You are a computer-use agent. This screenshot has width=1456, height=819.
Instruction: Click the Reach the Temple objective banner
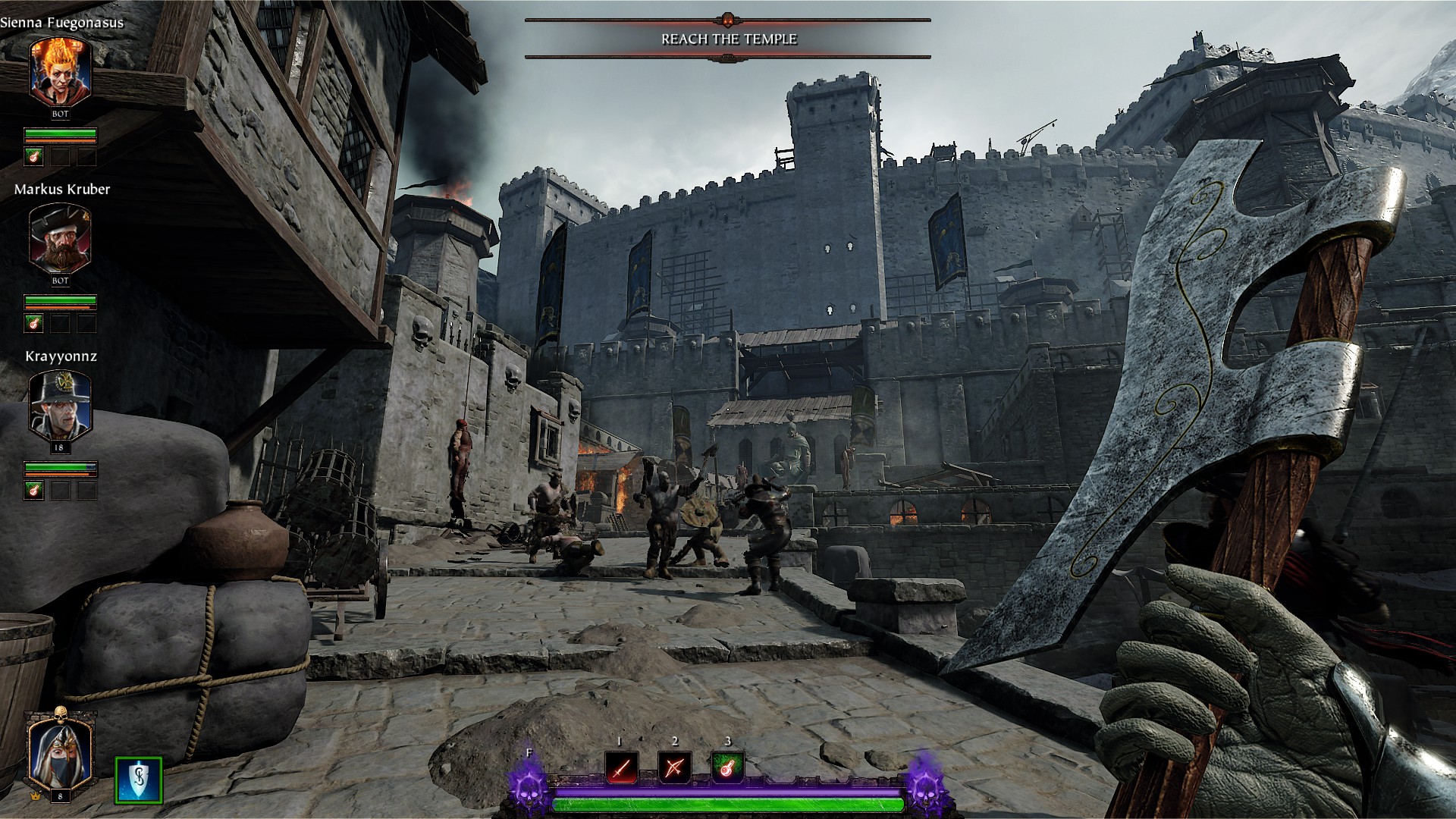[728, 39]
